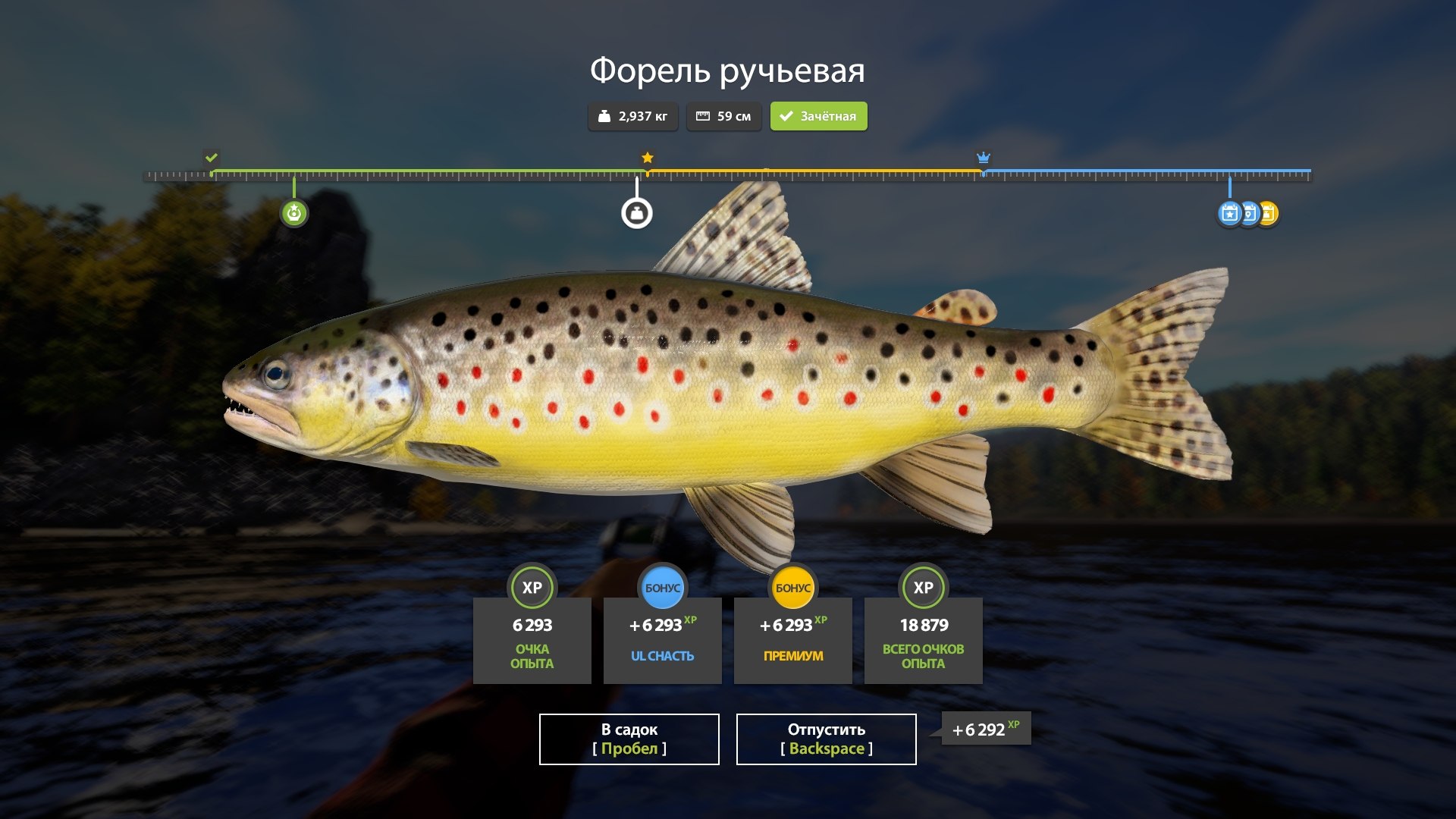Select the orange star marker above the ruler
Screen dimensions: 1456x819
pos(646,158)
